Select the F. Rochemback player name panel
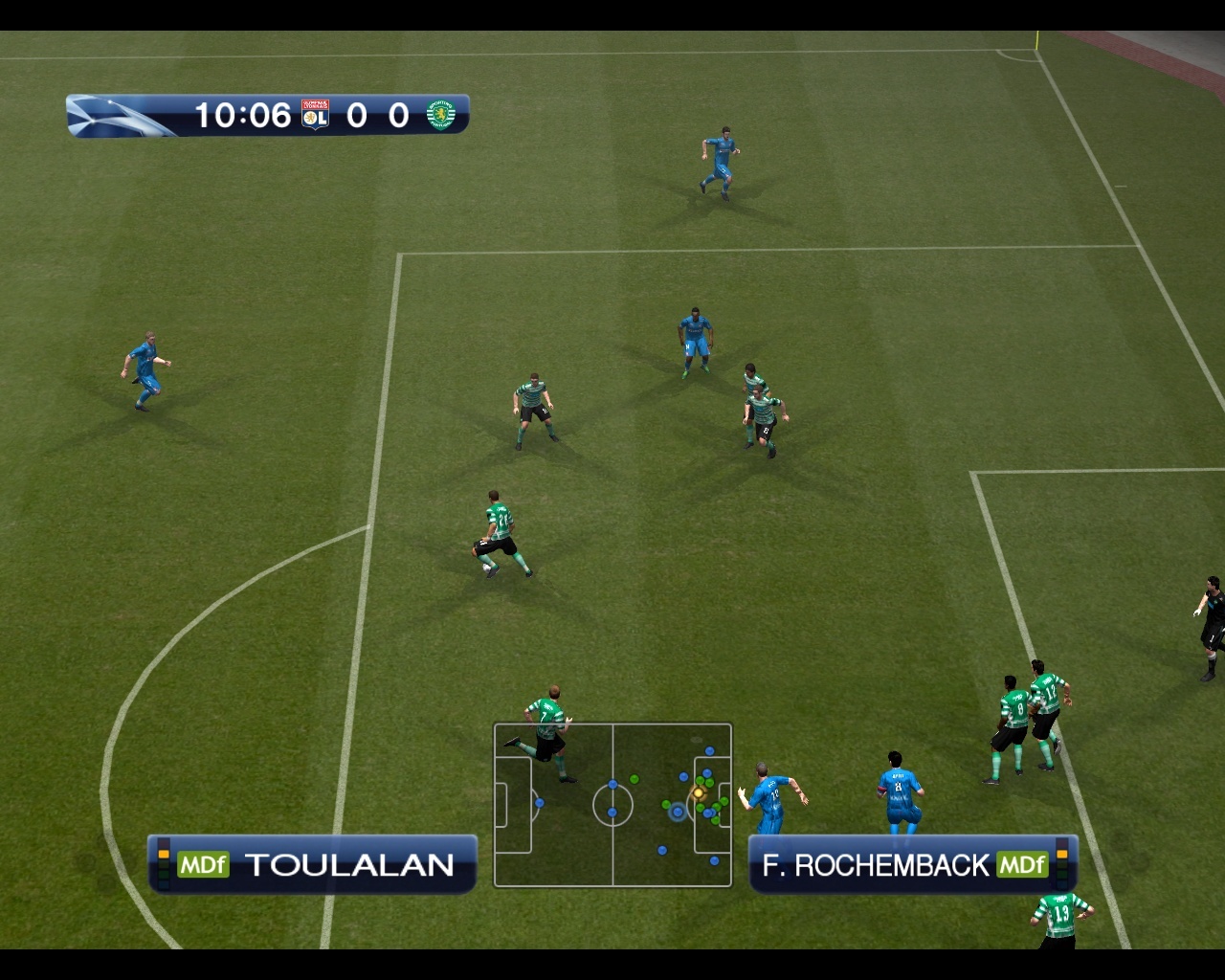This screenshot has height=980, width=1225. click(913, 864)
